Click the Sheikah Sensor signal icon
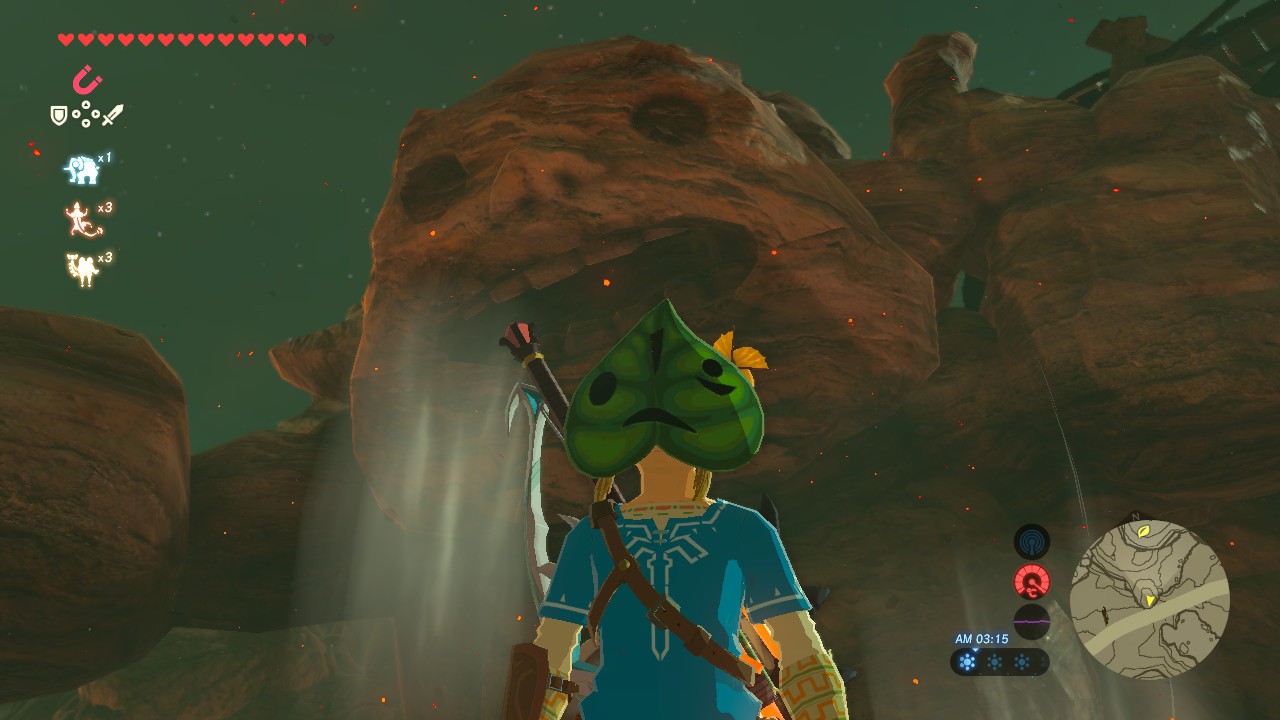1280x720 pixels. tap(1032, 542)
